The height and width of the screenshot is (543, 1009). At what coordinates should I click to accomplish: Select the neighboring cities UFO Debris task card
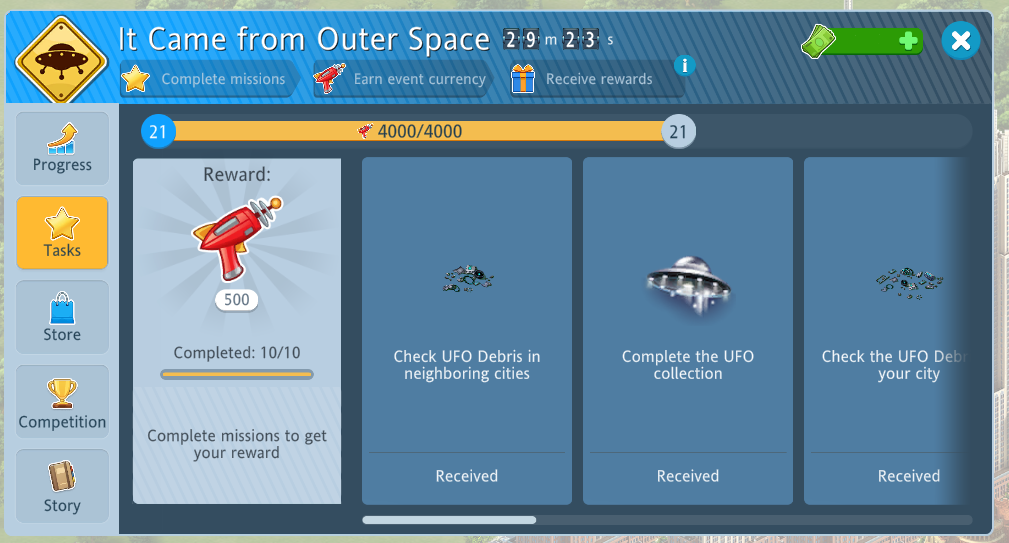tap(467, 330)
